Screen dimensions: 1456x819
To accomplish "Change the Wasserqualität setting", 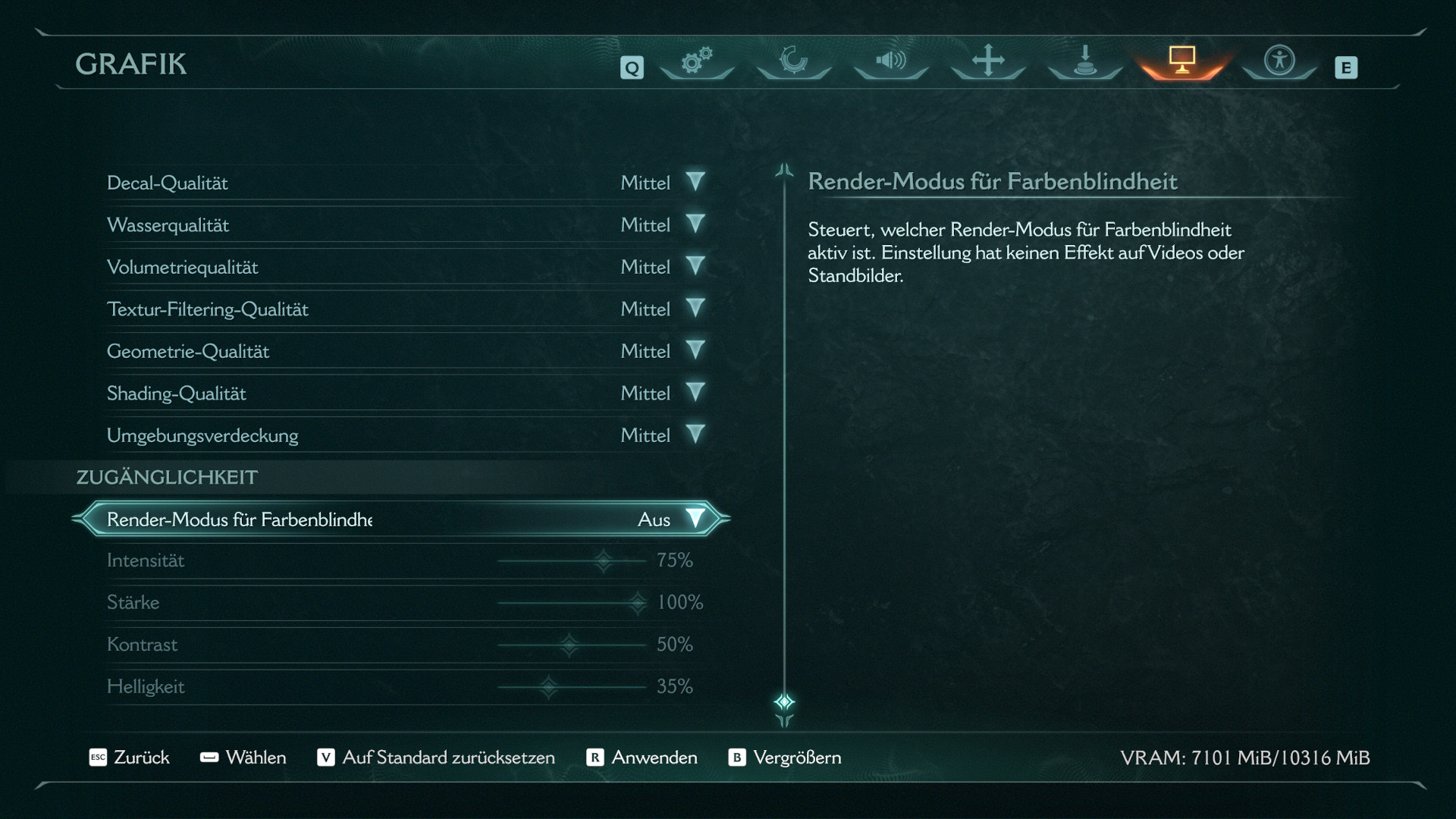I will pyautogui.click(x=695, y=224).
